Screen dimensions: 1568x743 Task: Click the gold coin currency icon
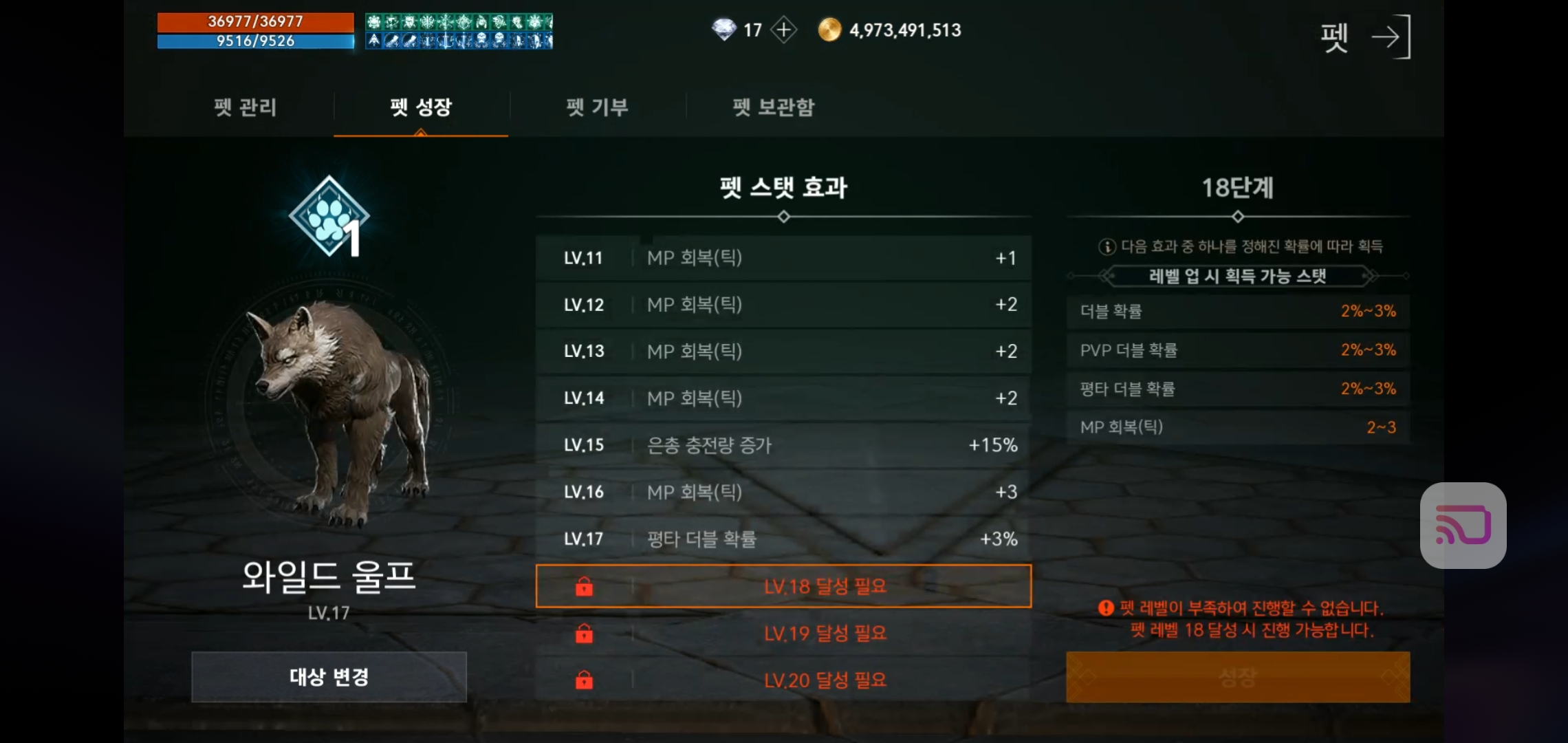click(x=831, y=30)
